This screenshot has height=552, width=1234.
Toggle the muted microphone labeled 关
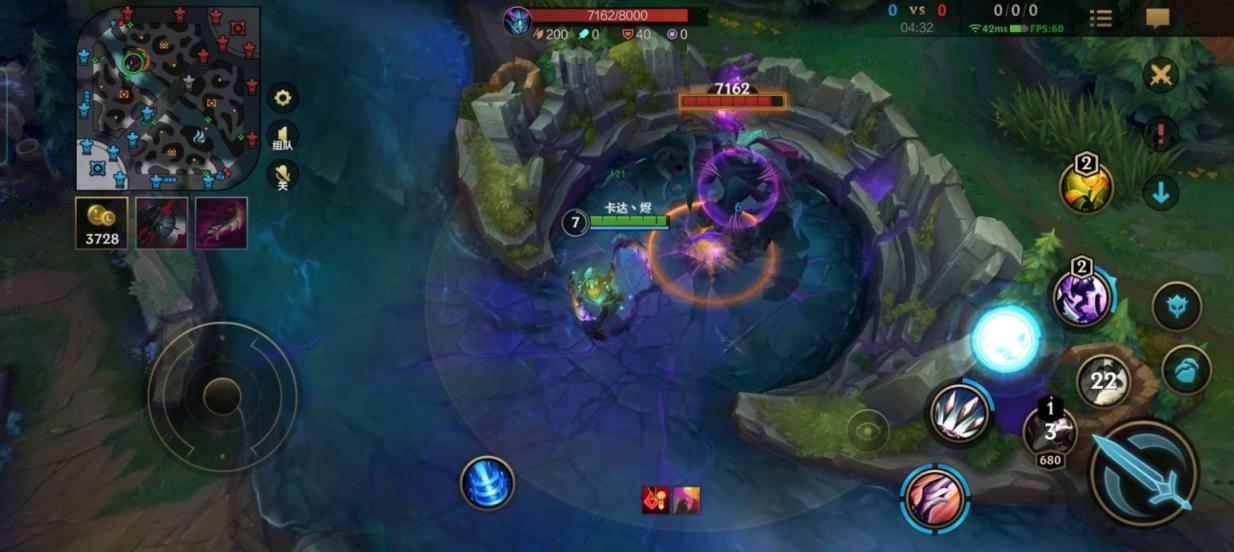pyautogui.click(x=283, y=177)
